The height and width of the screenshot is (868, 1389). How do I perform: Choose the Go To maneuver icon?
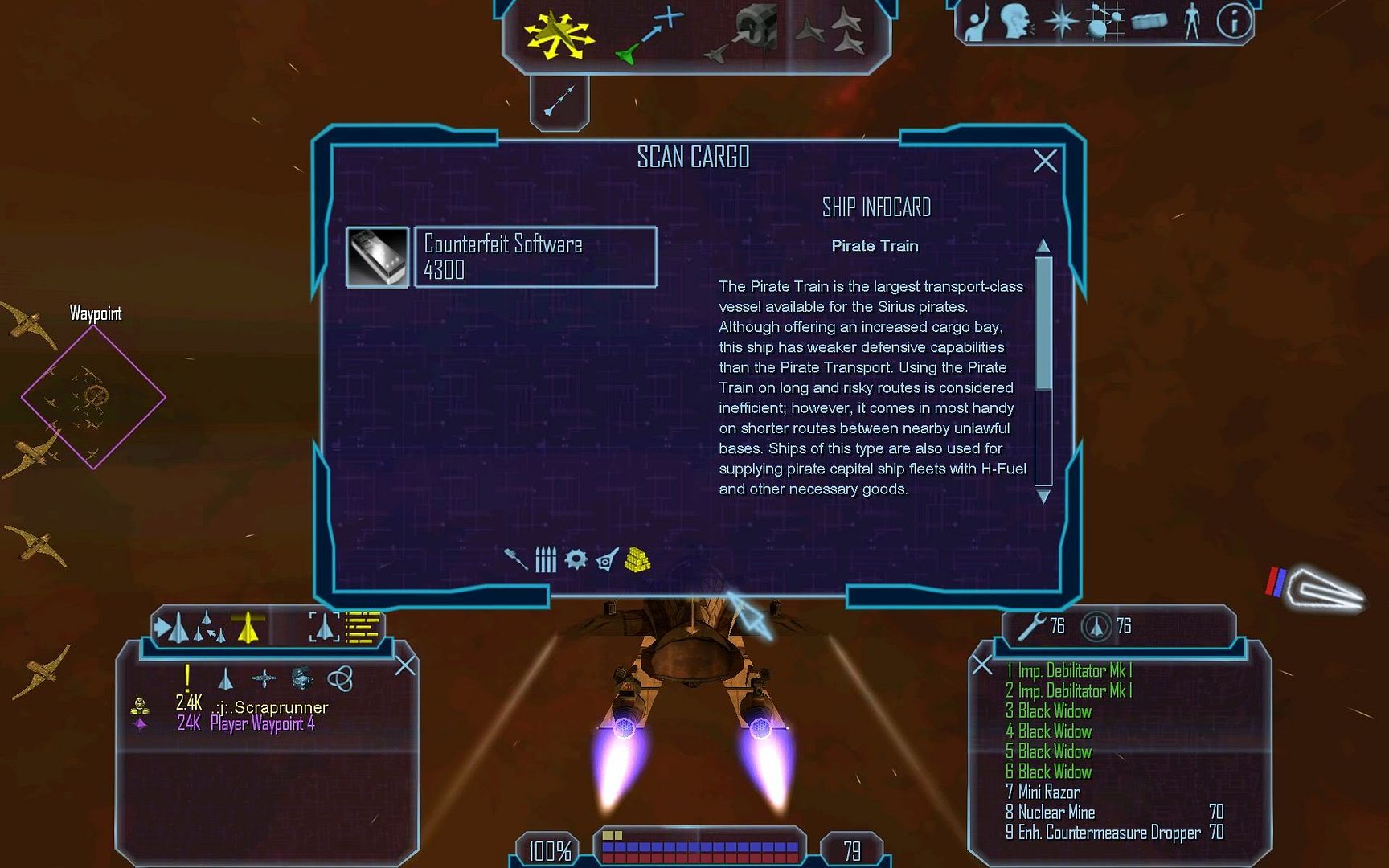(x=649, y=35)
